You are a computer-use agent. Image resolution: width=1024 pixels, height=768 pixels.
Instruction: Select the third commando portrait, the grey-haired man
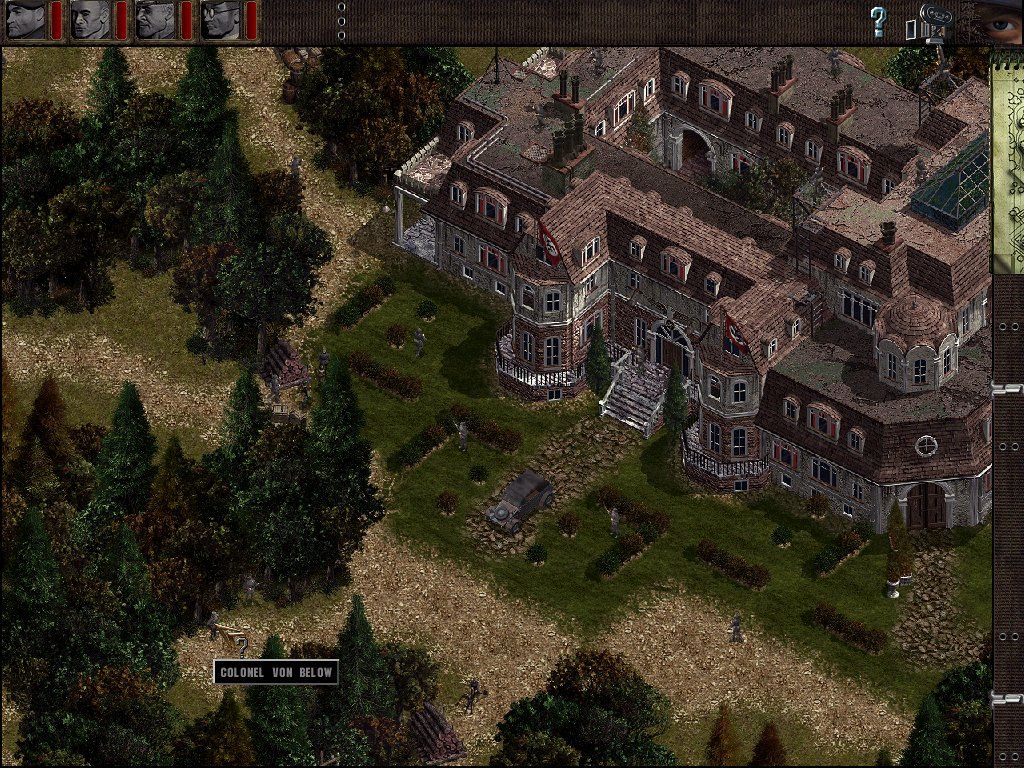pos(156,20)
